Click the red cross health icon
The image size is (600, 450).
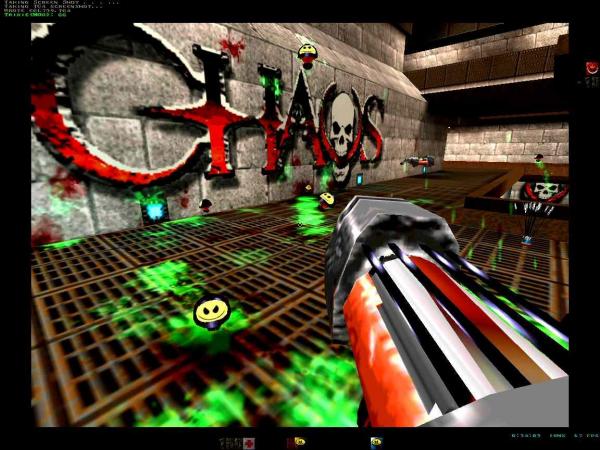[x=247, y=441]
